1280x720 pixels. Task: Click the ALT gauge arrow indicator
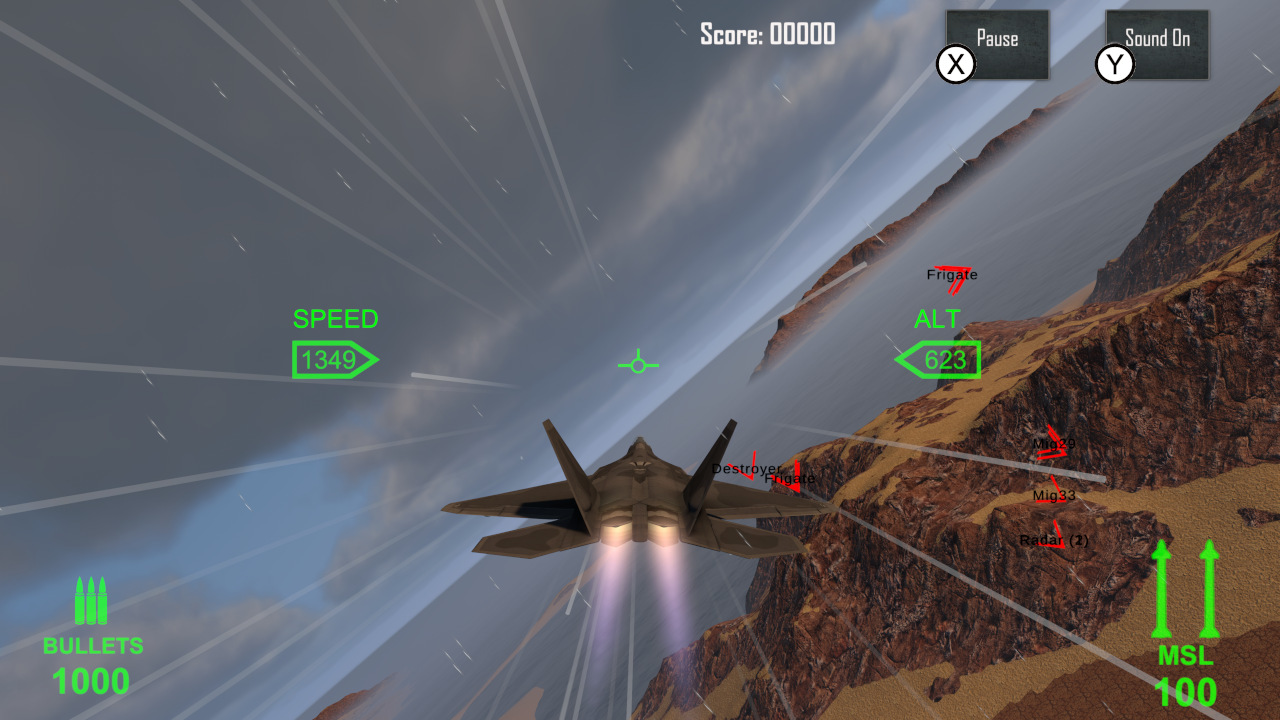pos(936,359)
